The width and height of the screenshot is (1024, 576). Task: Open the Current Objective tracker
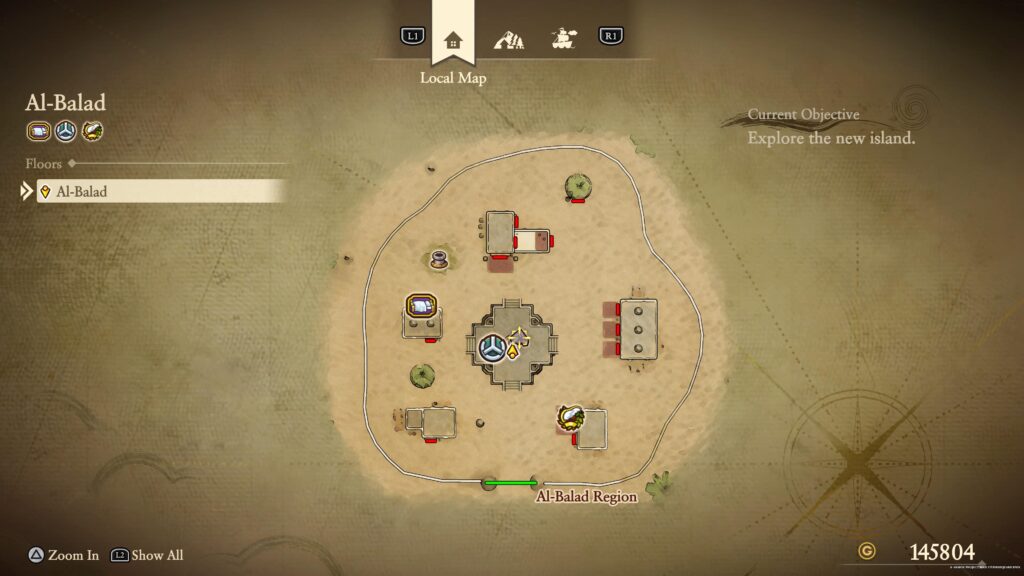tap(830, 128)
